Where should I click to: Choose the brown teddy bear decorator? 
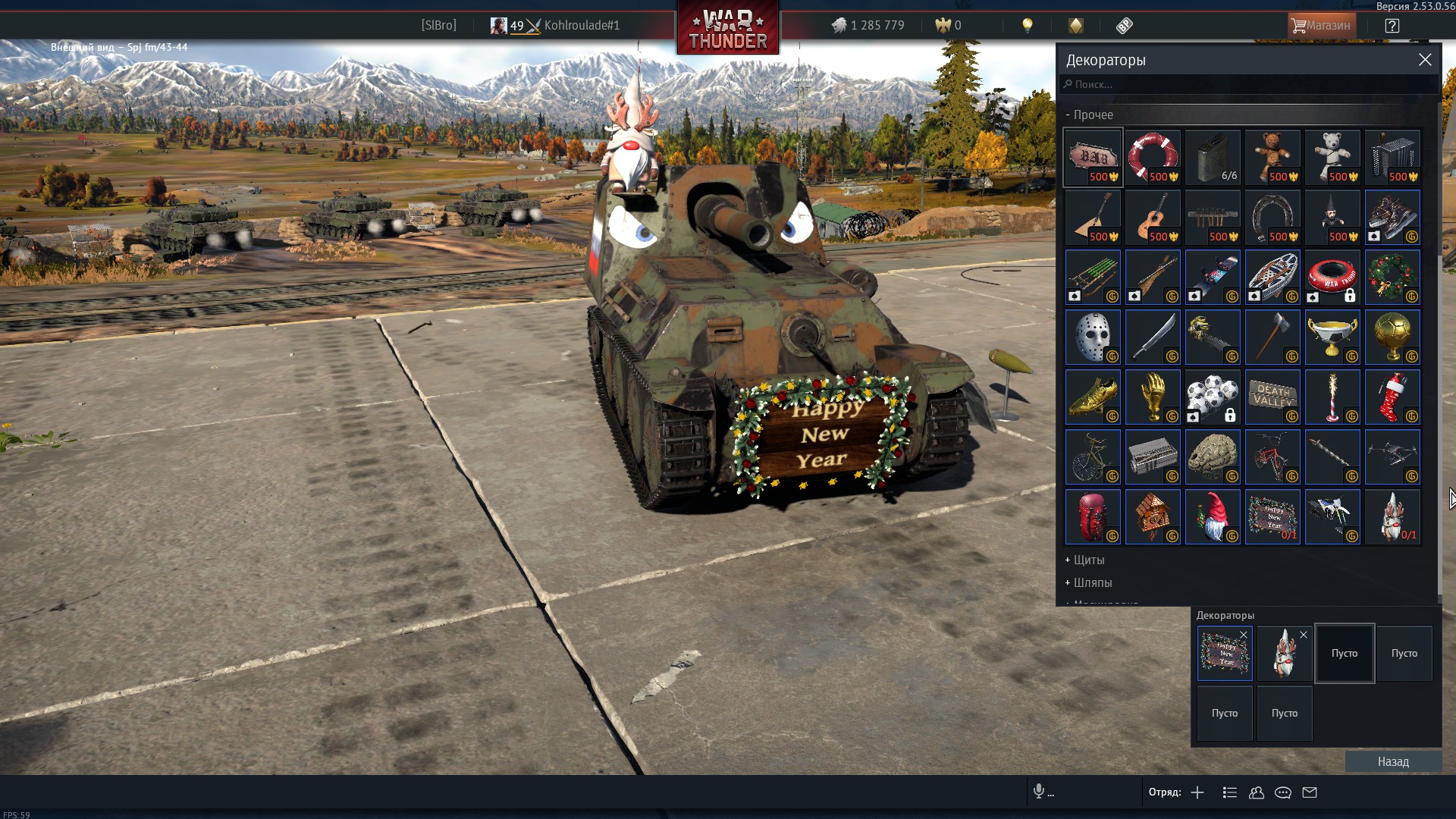pos(1272,157)
